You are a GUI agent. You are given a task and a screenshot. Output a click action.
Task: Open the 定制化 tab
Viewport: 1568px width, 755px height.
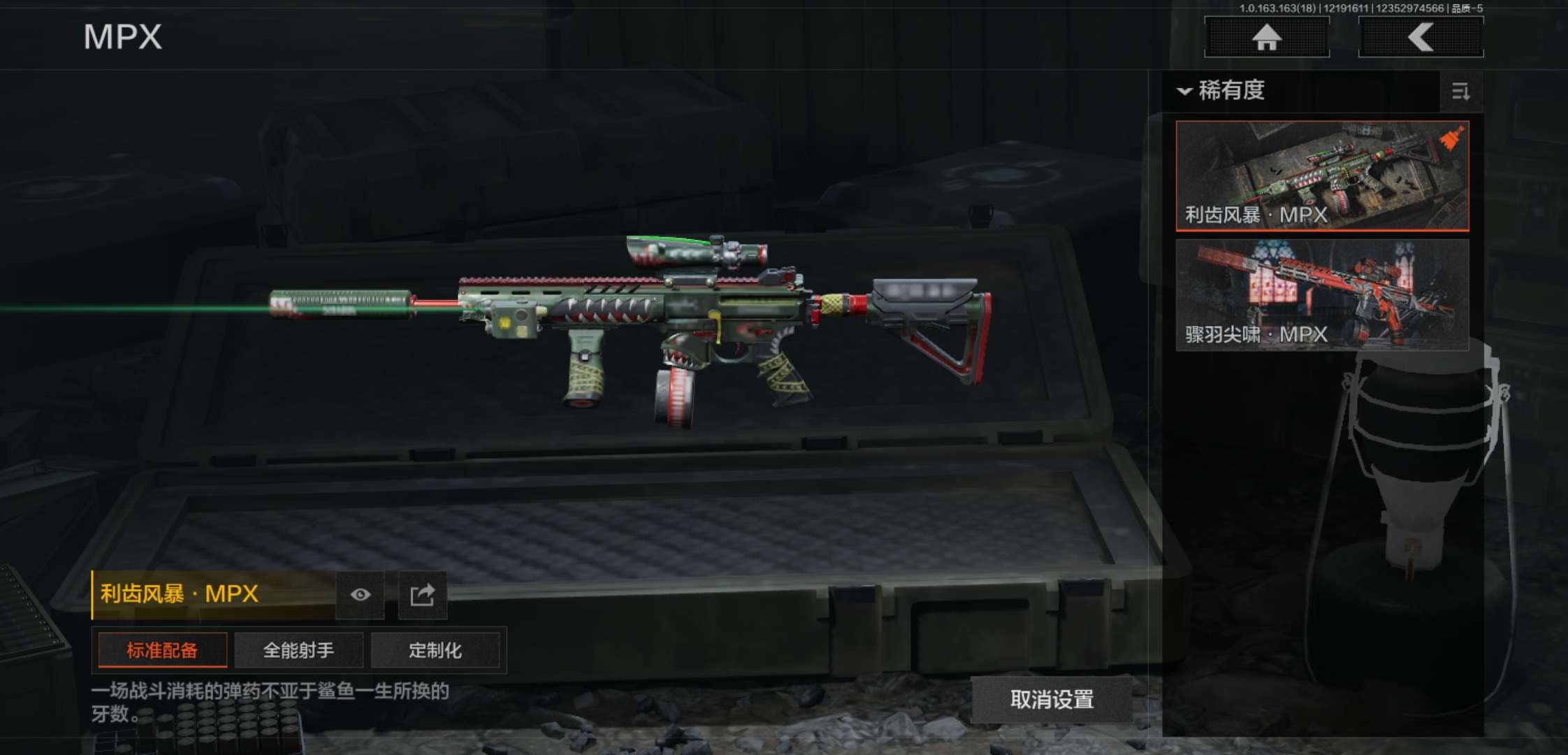[435, 651]
